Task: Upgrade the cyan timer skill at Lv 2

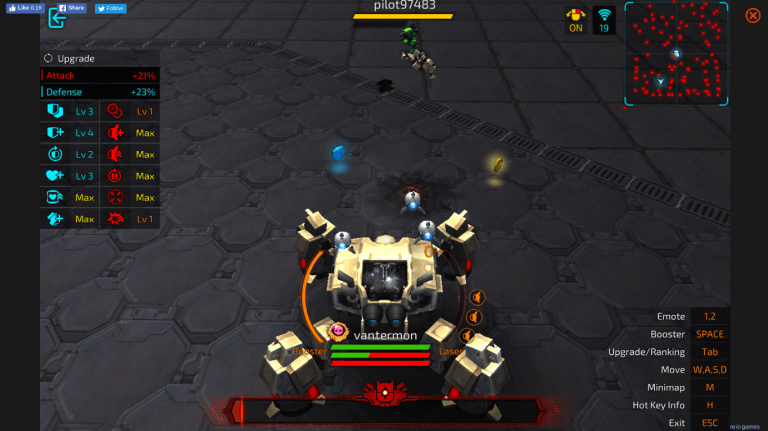Action: pos(55,154)
